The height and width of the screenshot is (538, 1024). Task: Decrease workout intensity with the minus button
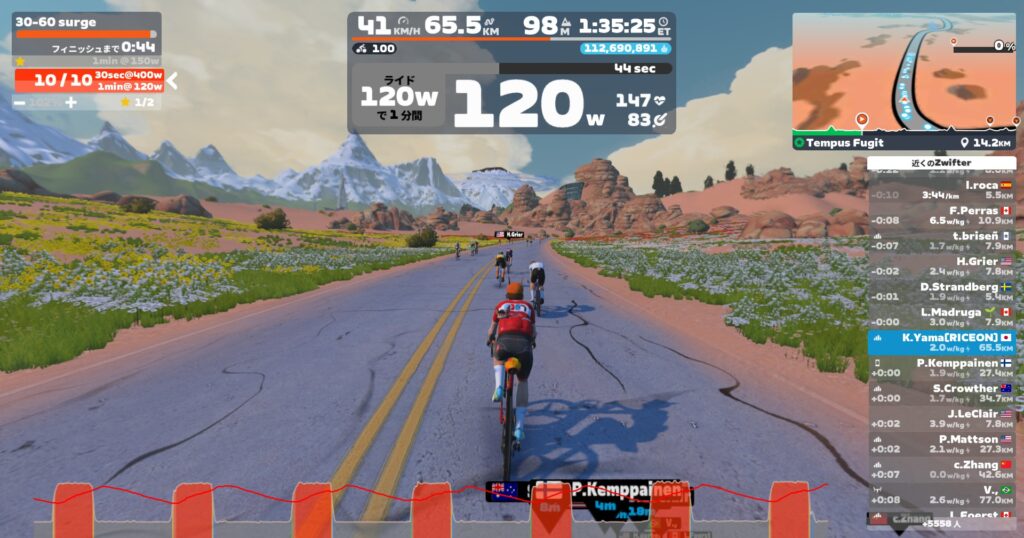point(20,102)
